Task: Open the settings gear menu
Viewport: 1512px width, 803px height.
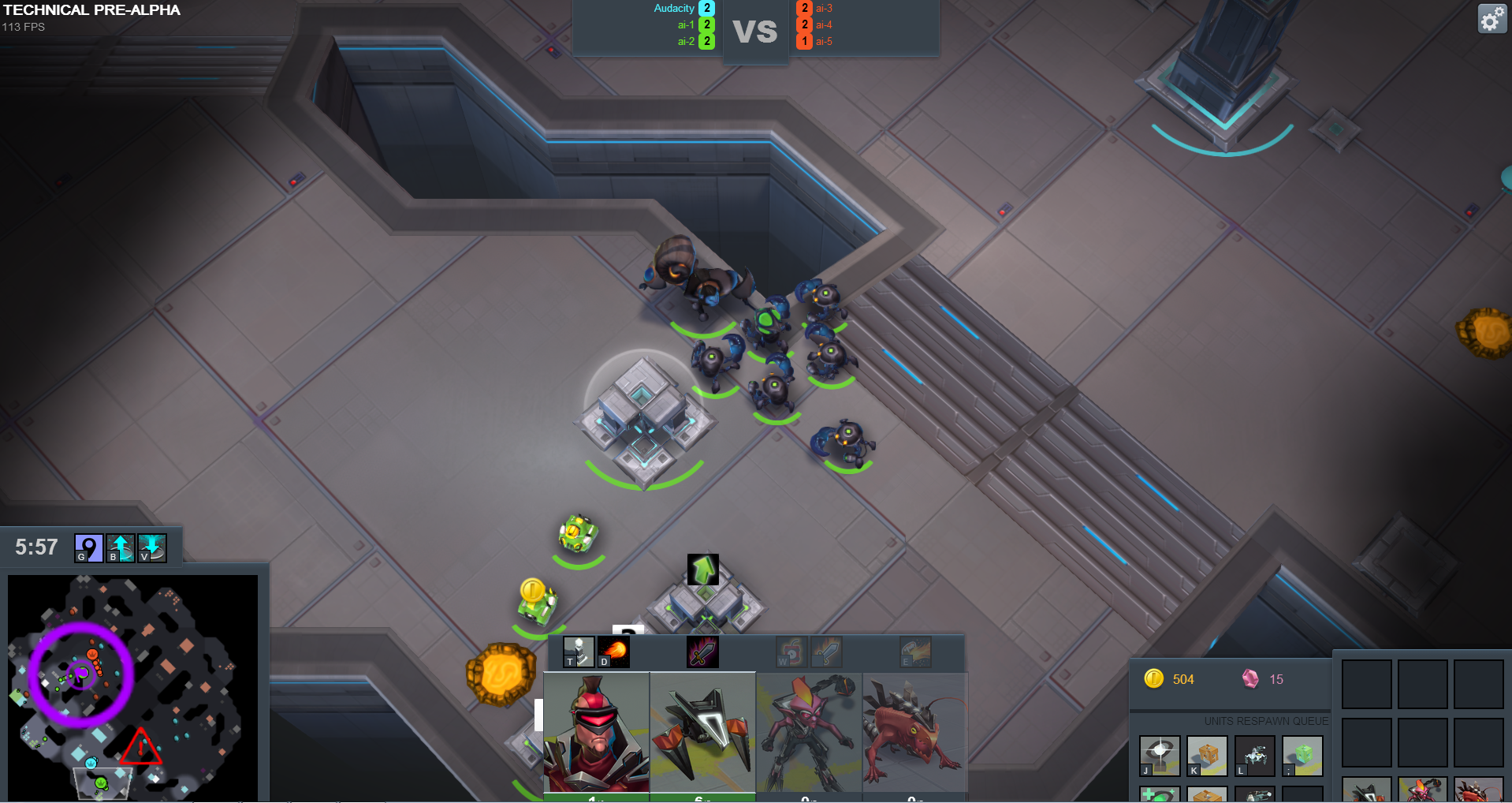Action: (1492, 18)
